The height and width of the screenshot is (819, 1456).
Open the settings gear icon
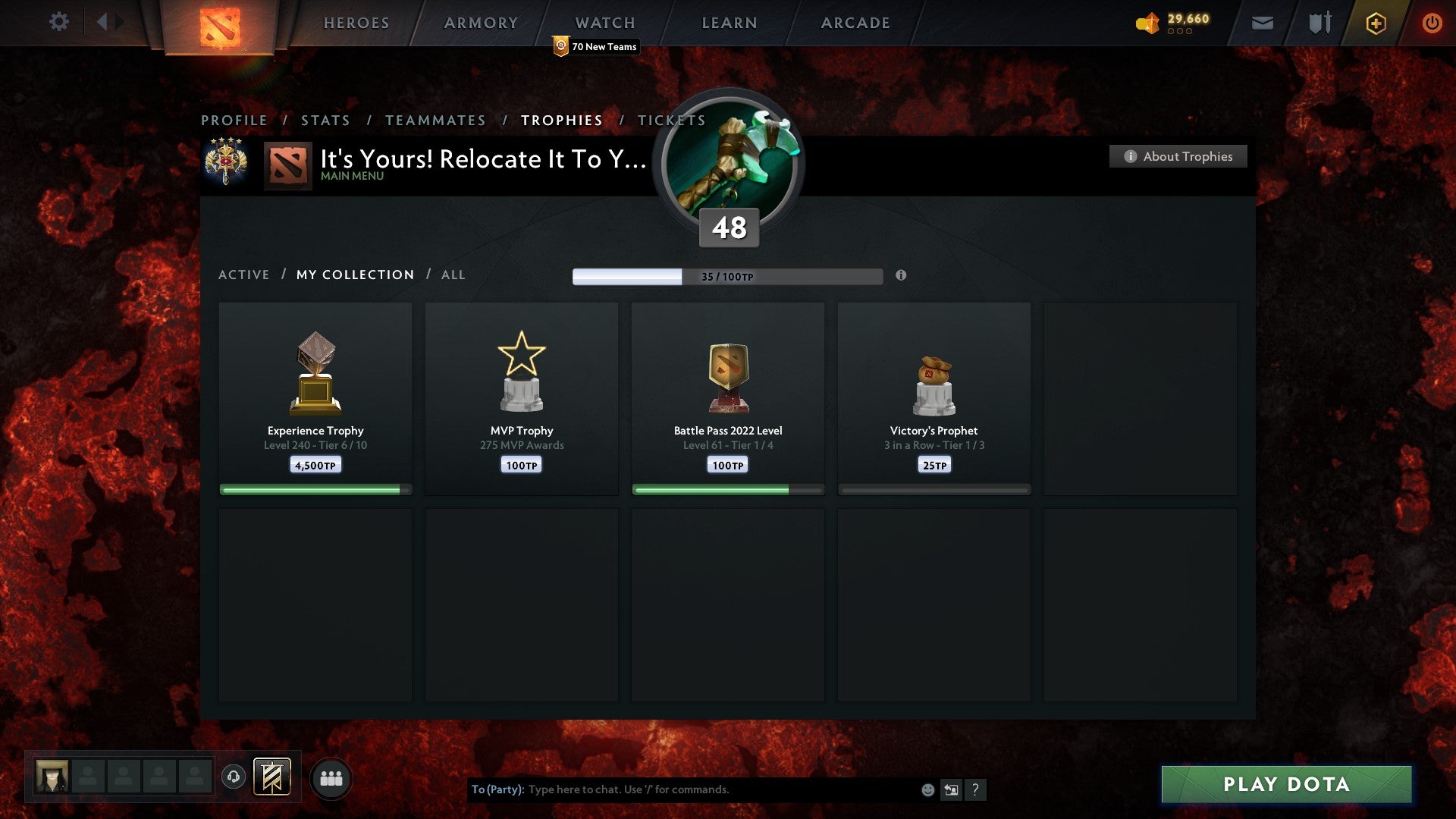59,22
